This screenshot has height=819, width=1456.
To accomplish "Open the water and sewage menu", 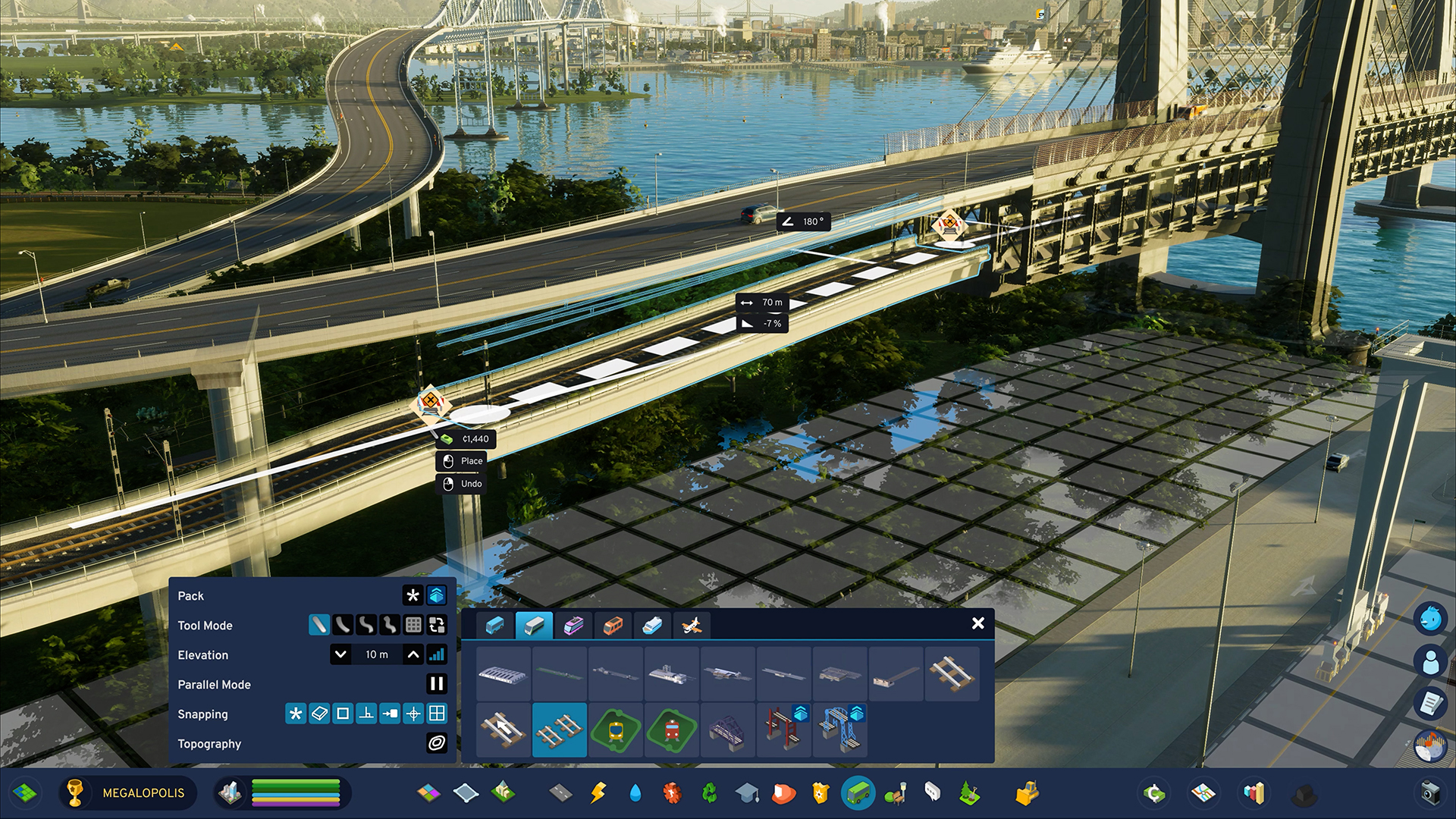I will (x=635, y=793).
